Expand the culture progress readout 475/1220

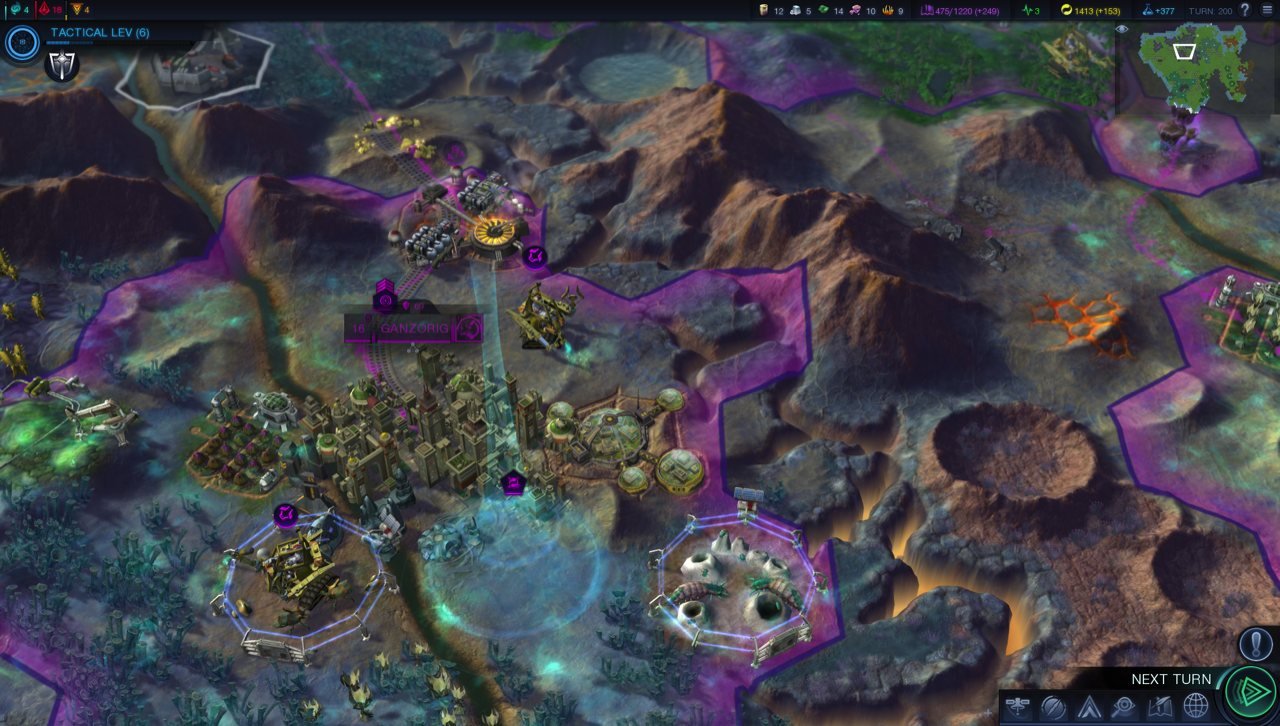point(960,10)
